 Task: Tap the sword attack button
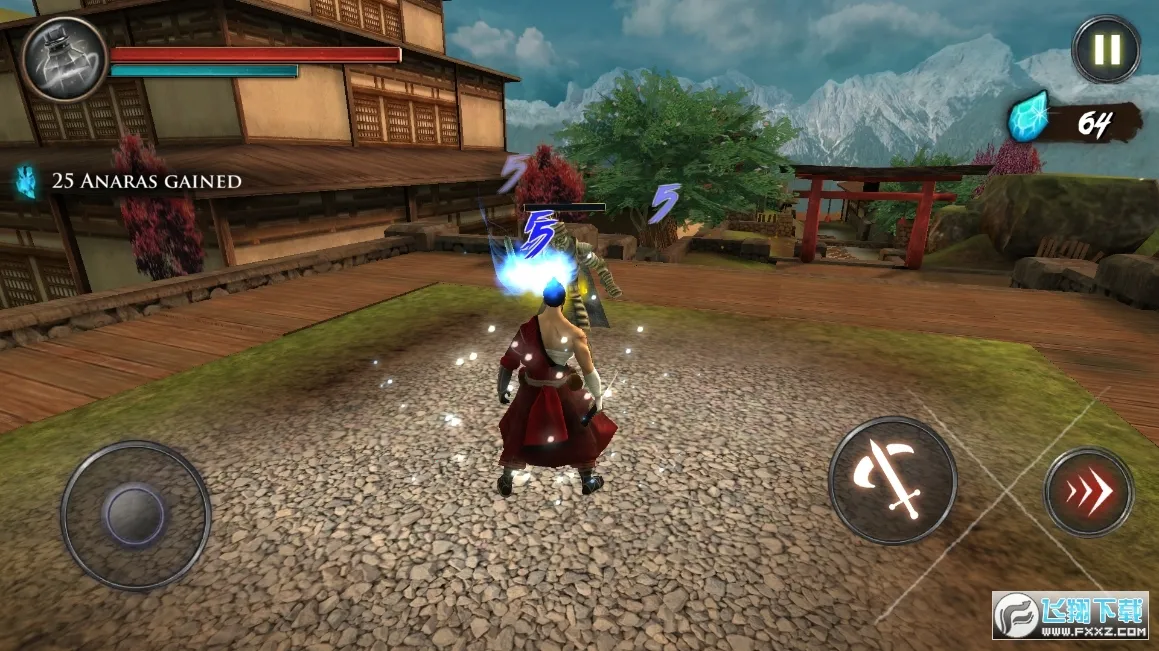coord(892,481)
